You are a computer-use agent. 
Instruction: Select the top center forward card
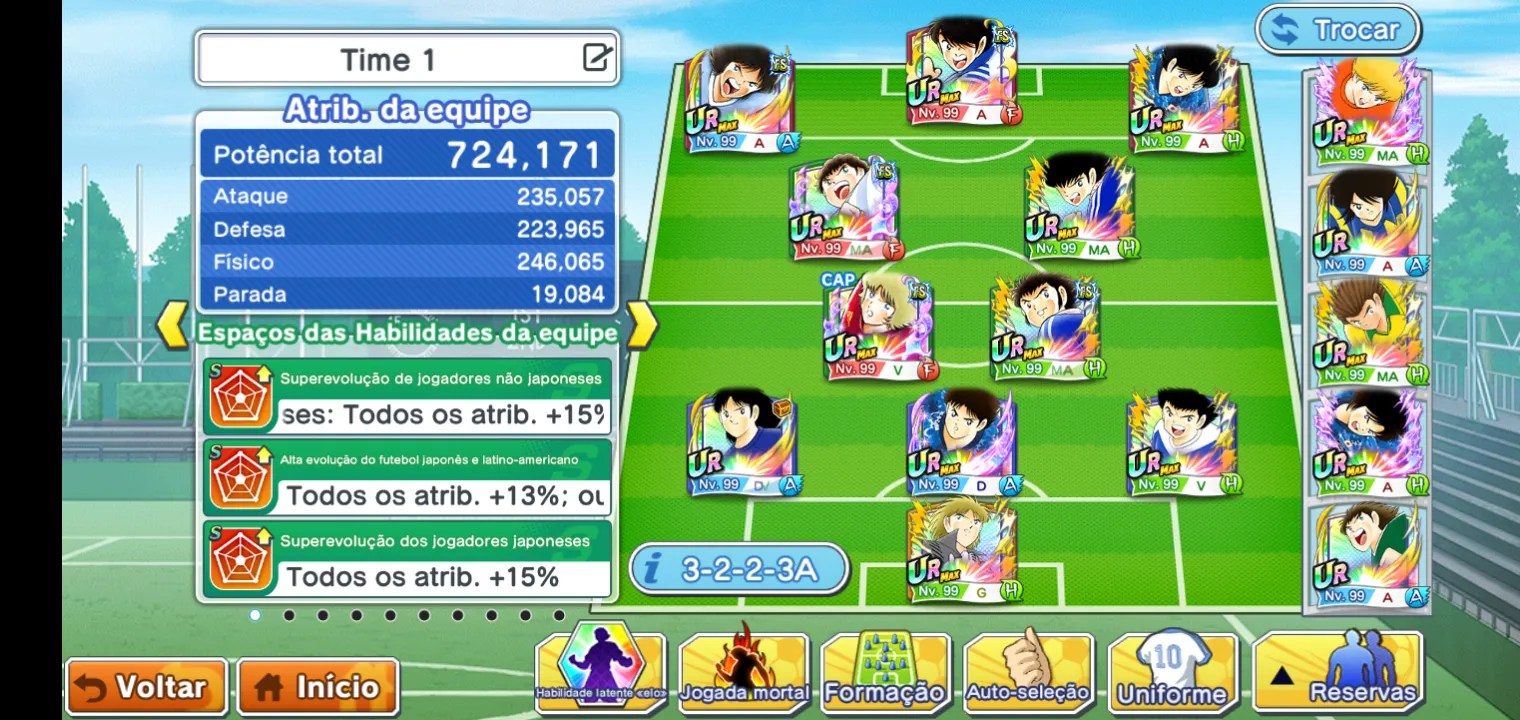click(x=962, y=72)
